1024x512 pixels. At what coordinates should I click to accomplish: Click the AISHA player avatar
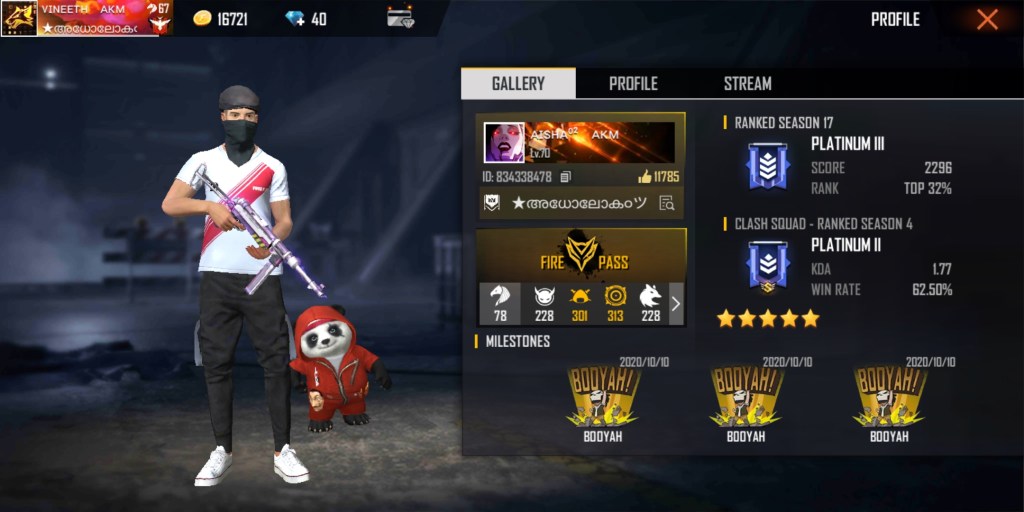point(504,143)
